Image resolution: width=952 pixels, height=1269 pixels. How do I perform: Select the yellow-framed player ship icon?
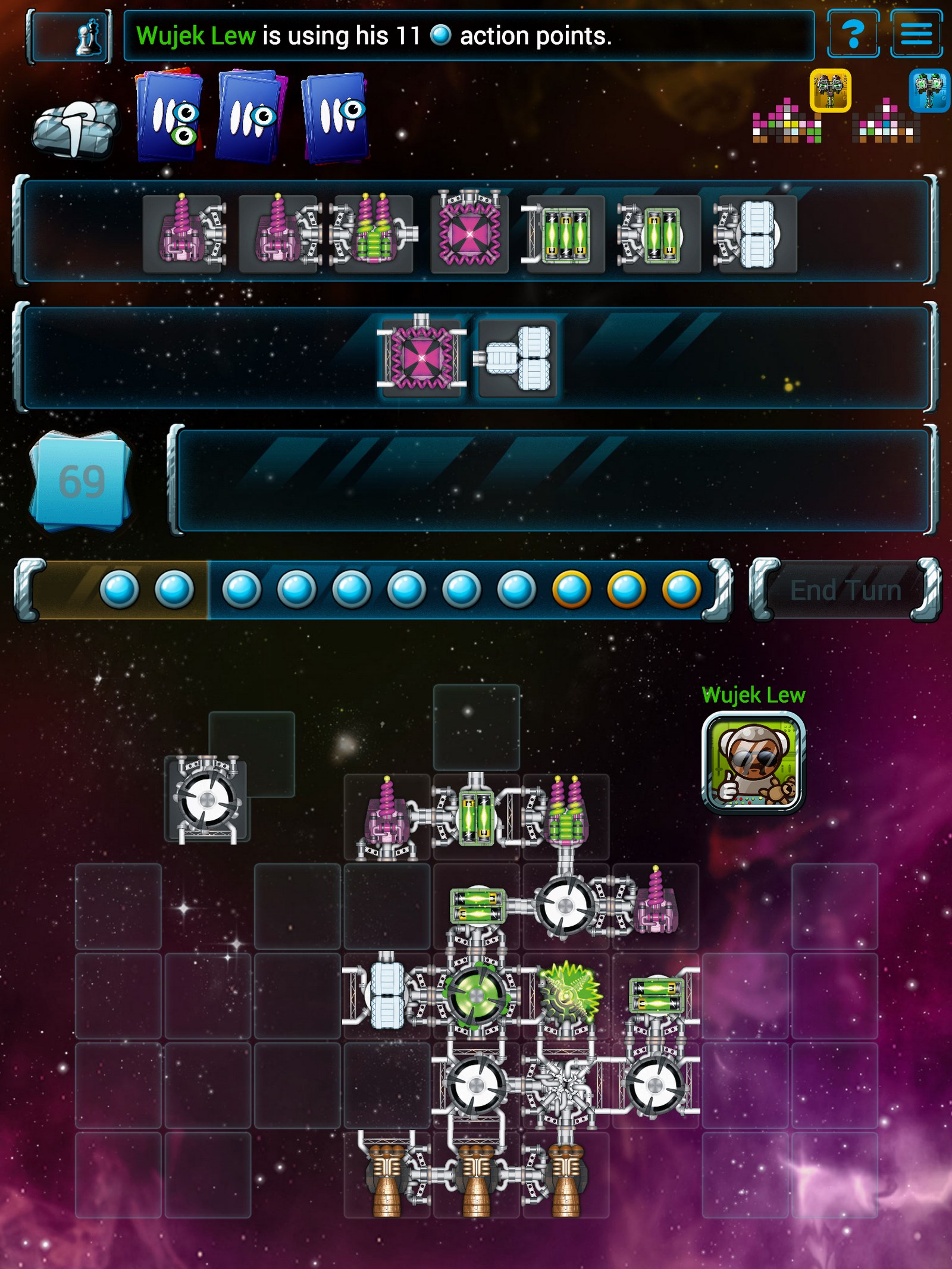tap(830, 90)
